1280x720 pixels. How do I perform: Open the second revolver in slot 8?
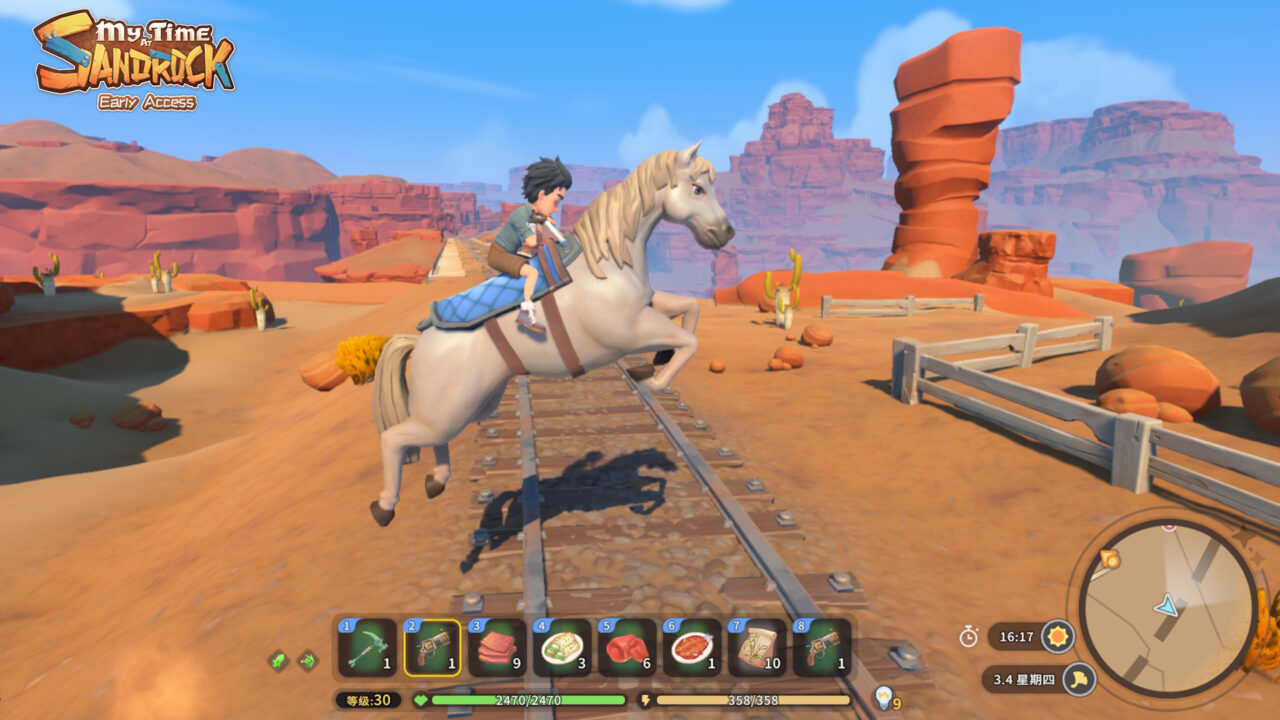[818, 648]
